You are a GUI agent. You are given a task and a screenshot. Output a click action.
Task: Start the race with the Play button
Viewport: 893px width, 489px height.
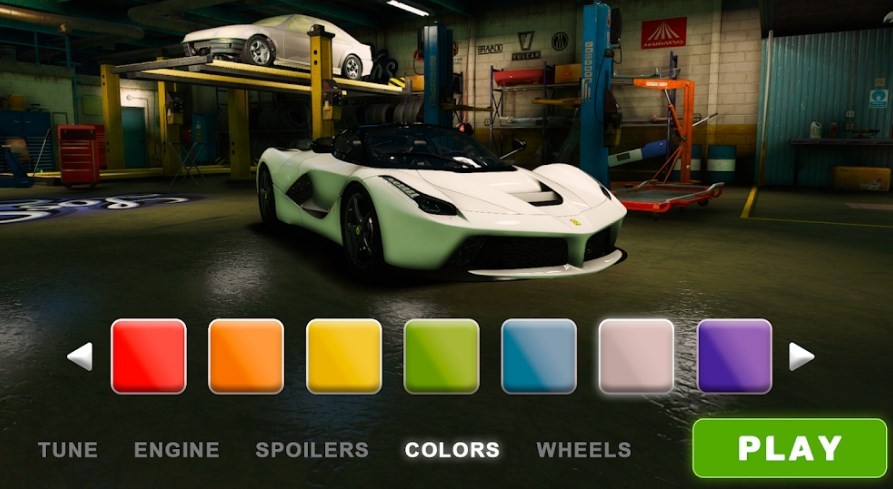pyautogui.click(x=789, y=448)
